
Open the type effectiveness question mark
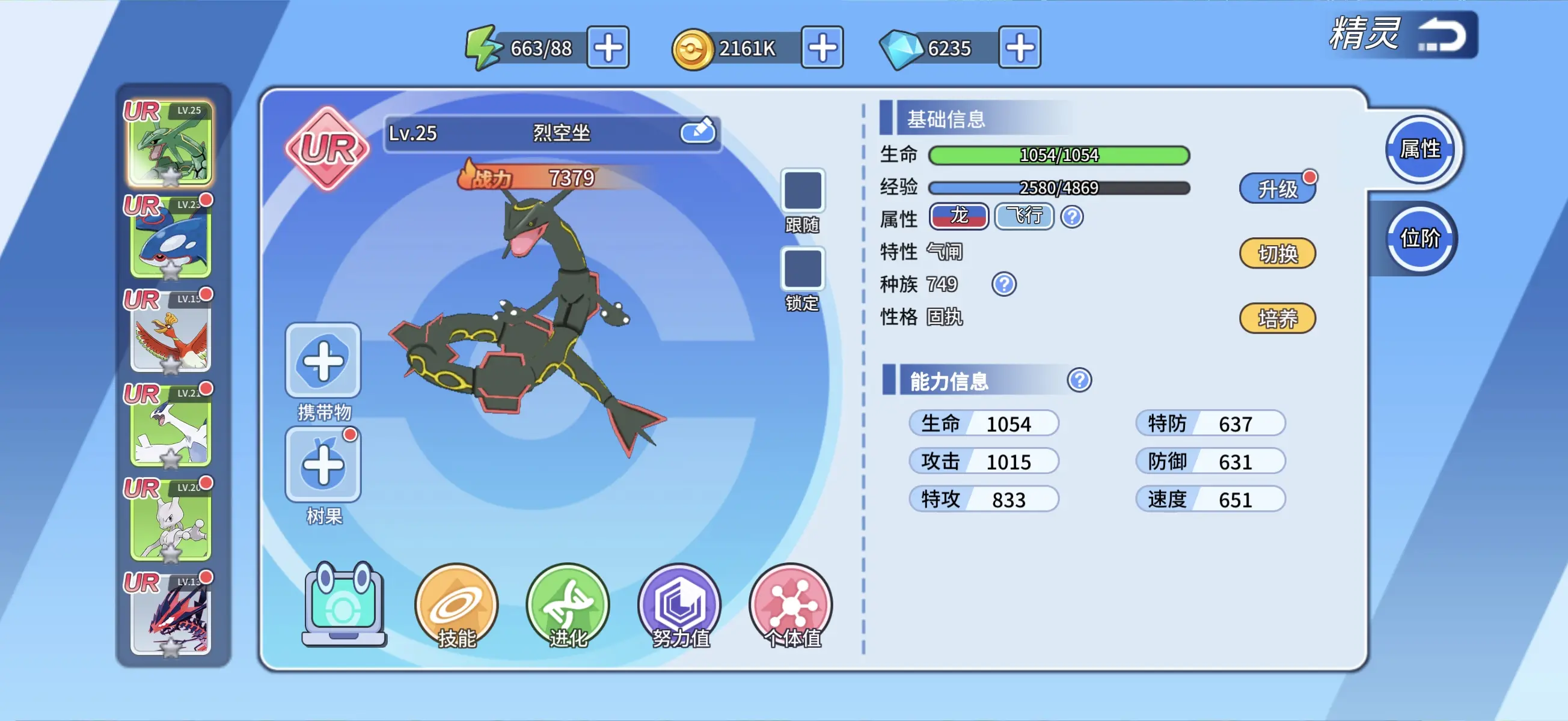1071,217
